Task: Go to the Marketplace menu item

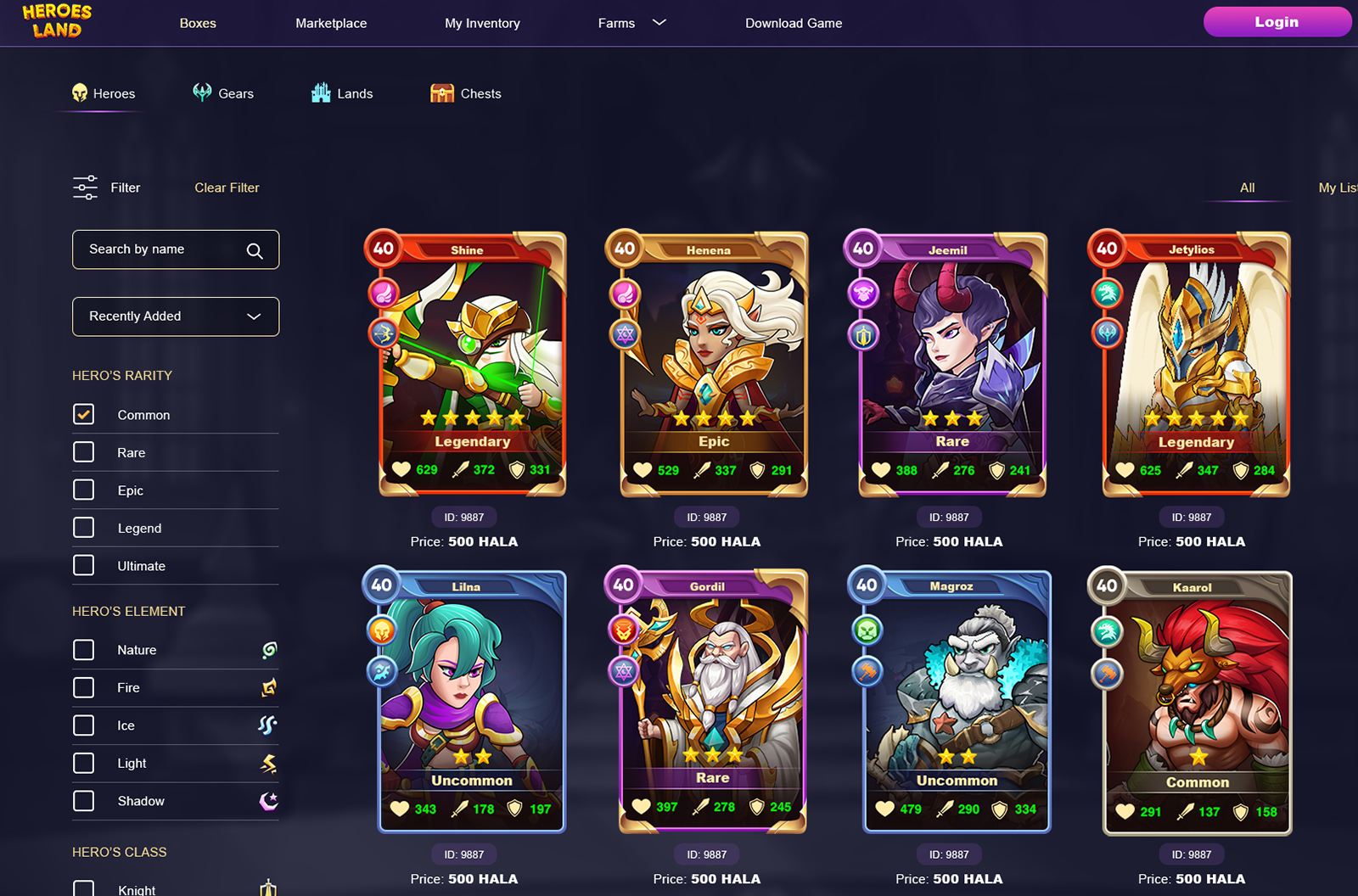Action: coord(330,23)
